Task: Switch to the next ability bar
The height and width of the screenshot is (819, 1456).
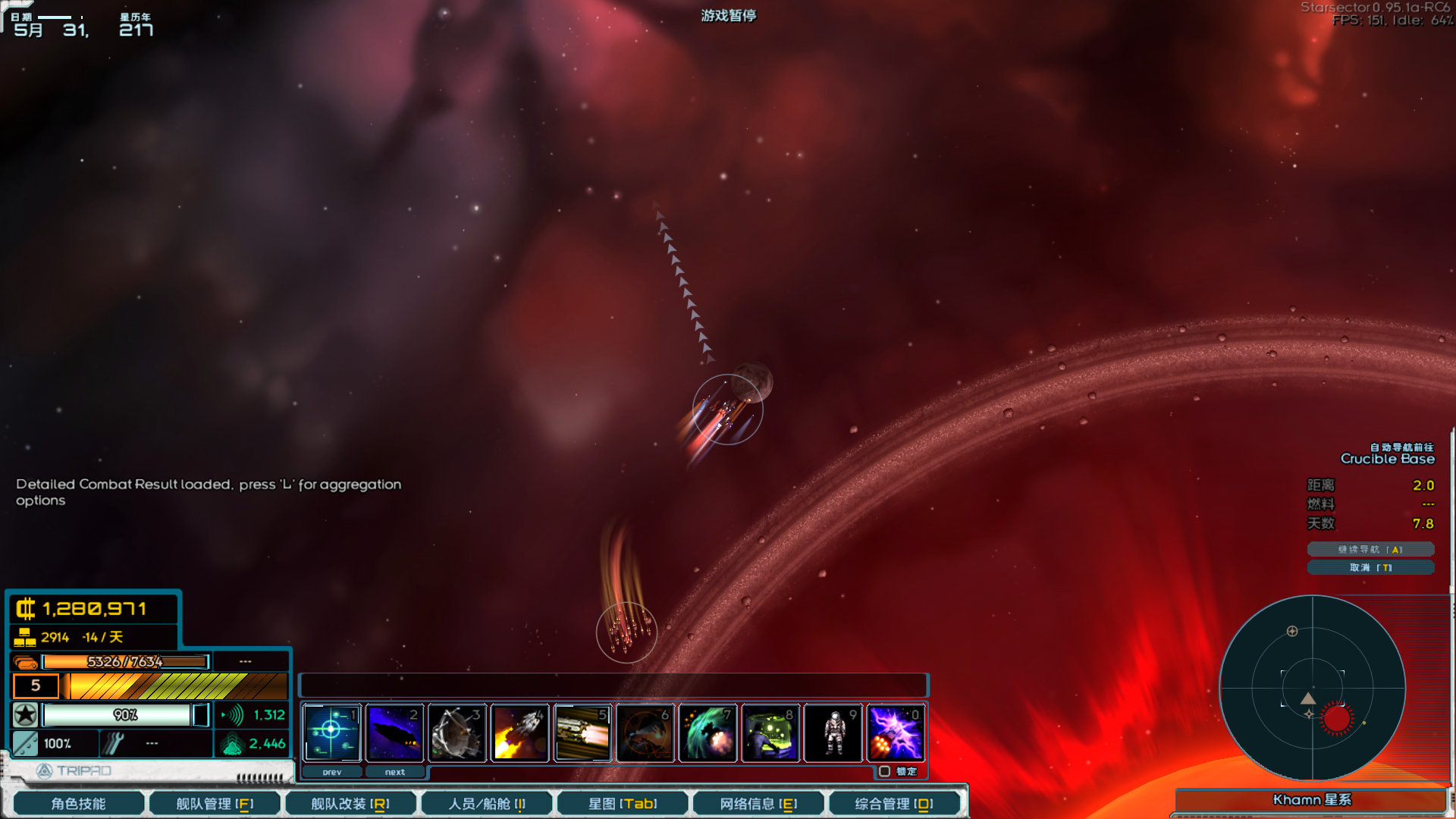Action: click(x=394, y=772)
